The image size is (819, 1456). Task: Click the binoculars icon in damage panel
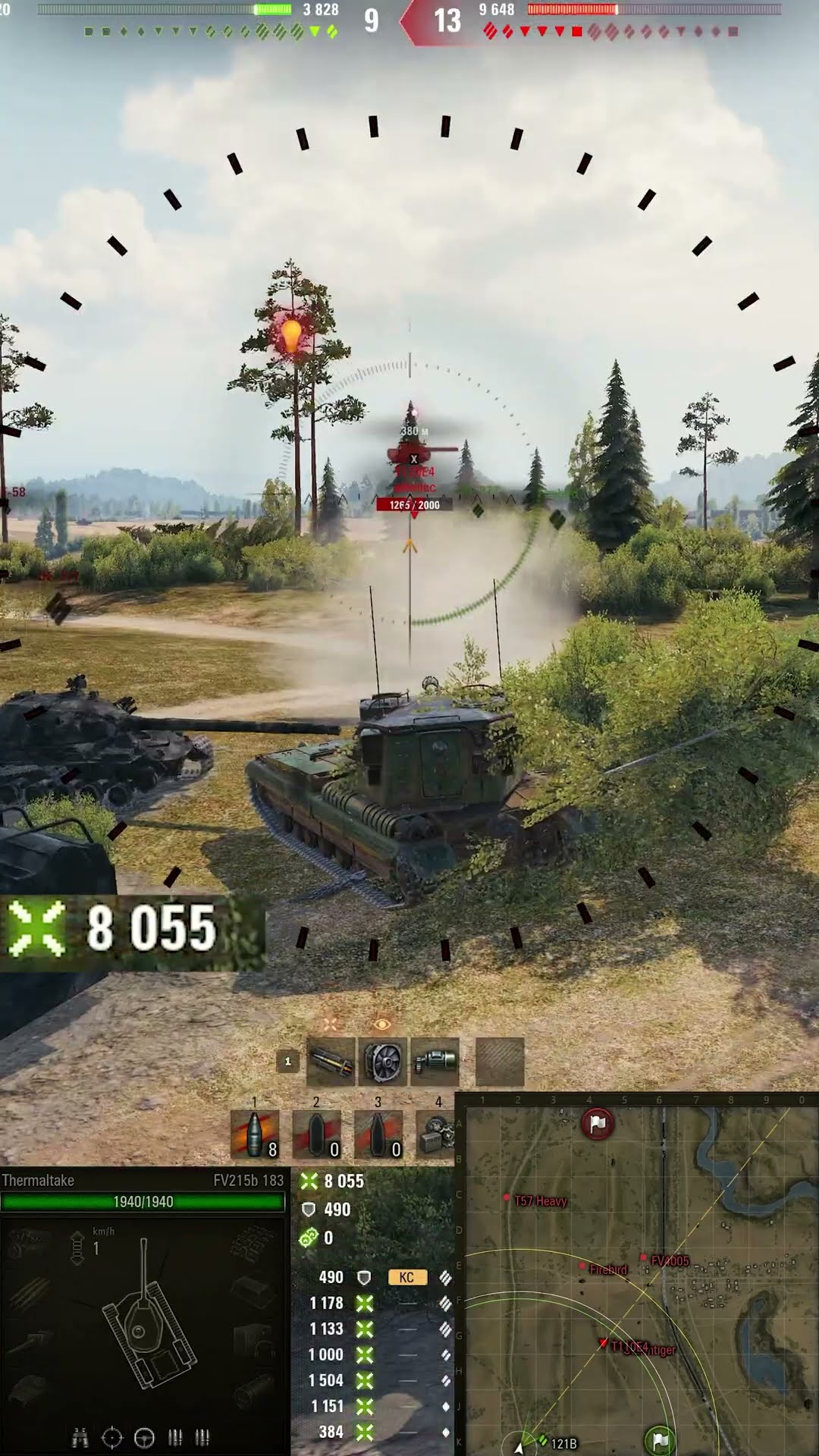[80, 1438]
